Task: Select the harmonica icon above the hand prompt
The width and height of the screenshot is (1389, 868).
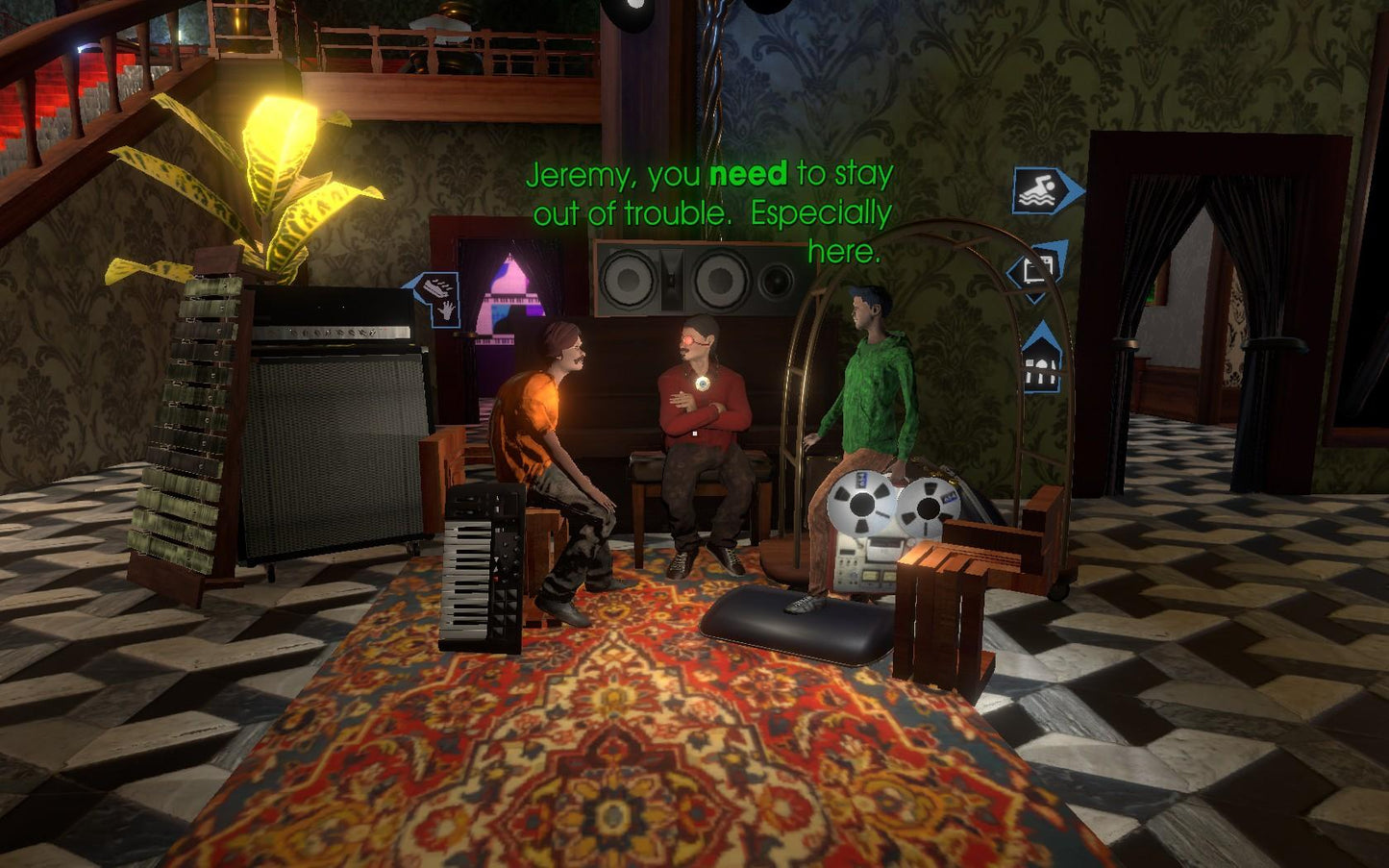Action: pos(437,286)
